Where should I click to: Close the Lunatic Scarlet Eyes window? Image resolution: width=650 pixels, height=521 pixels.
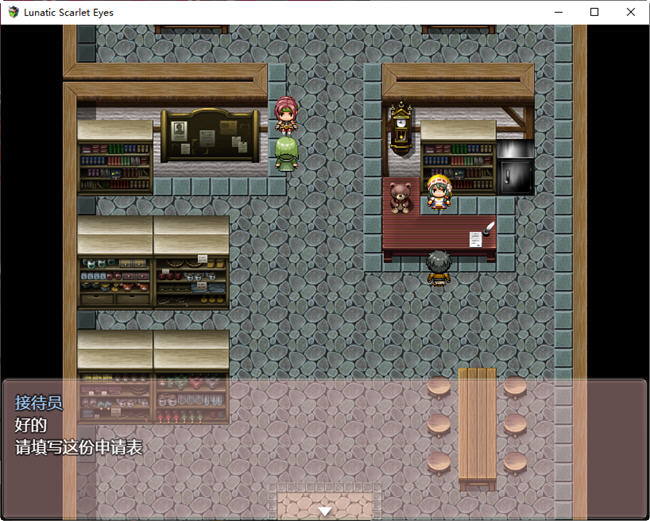(x=630, y=12)
